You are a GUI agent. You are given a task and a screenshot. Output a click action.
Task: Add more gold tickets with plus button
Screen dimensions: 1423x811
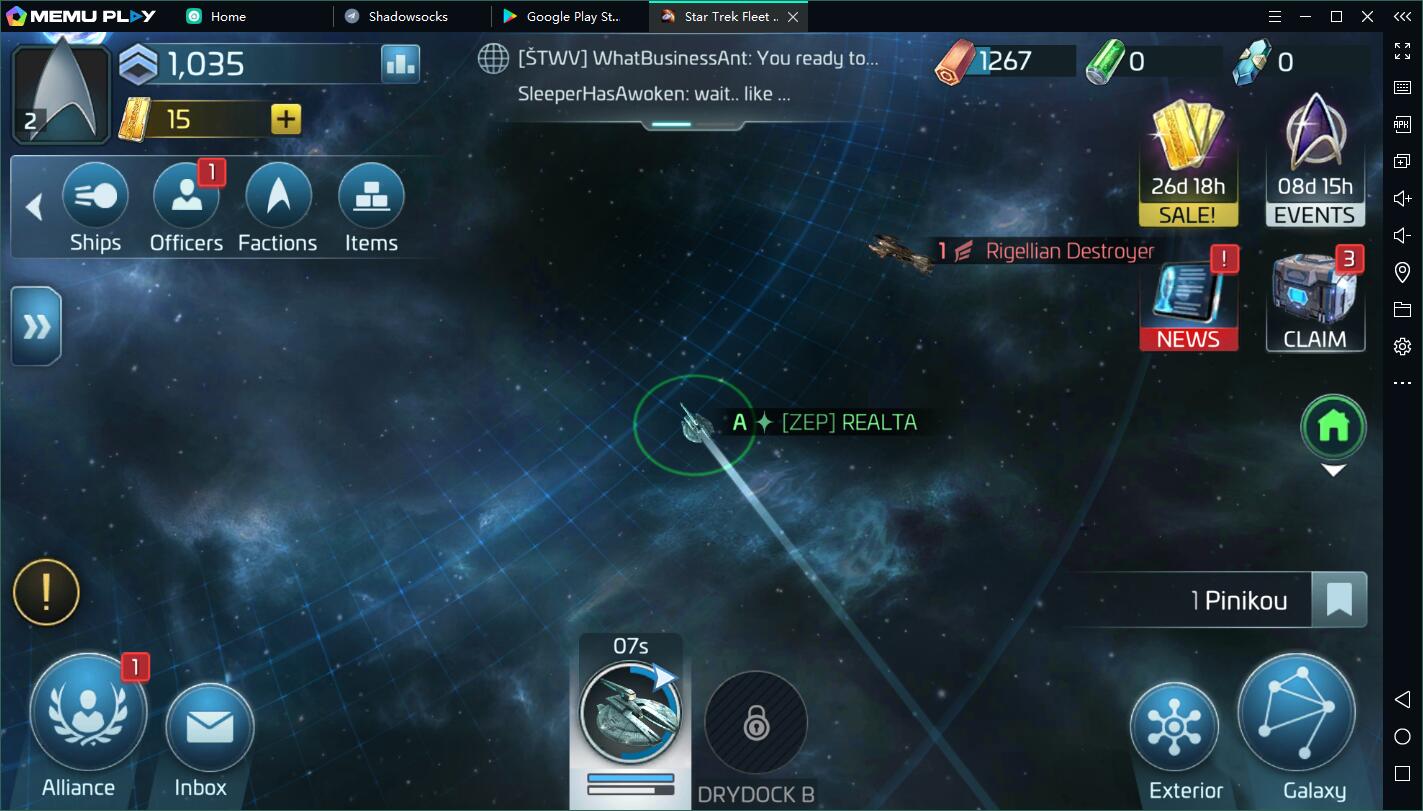(286, 120)
